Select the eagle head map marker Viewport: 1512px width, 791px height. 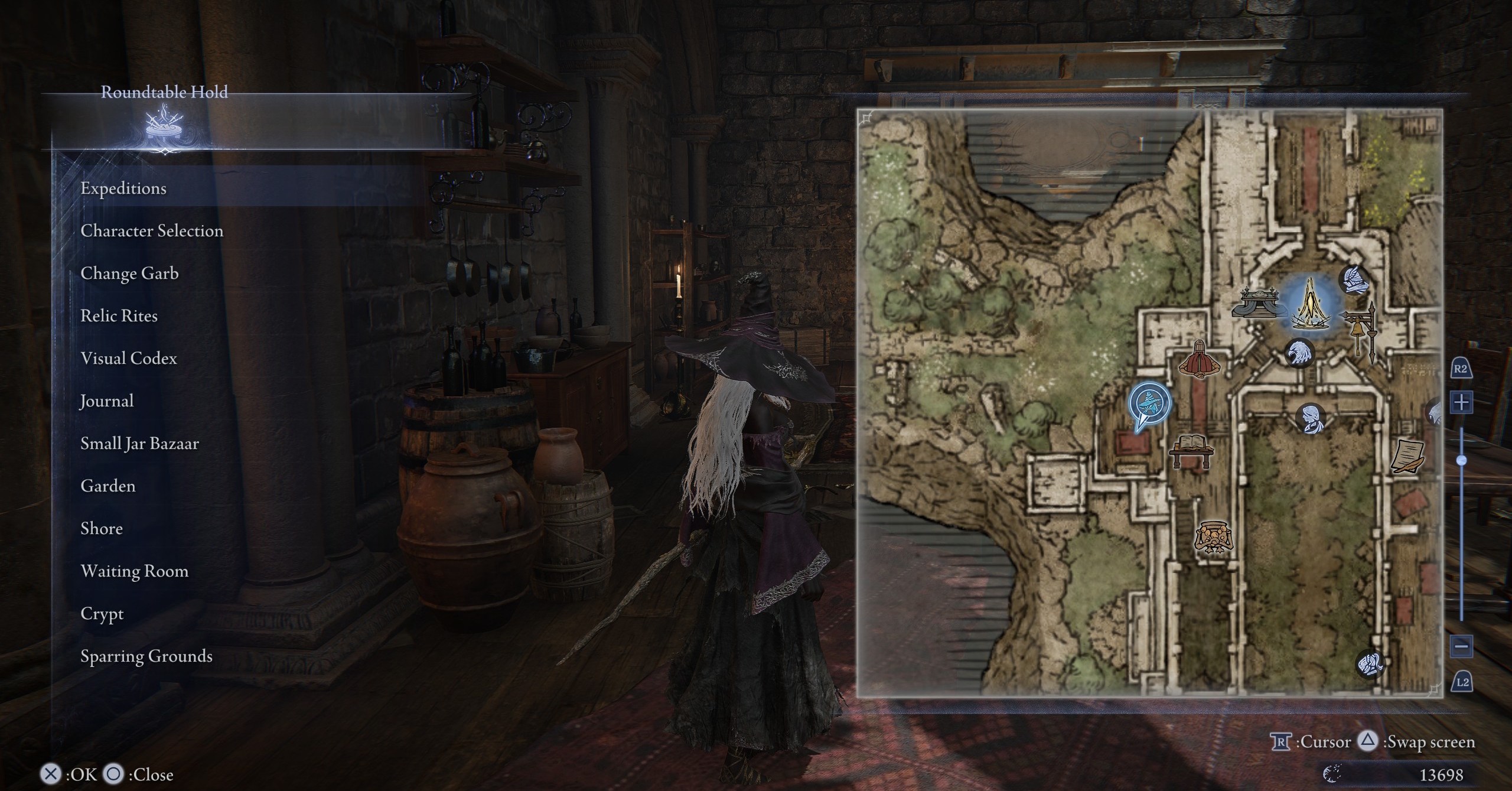(1299, 353)
